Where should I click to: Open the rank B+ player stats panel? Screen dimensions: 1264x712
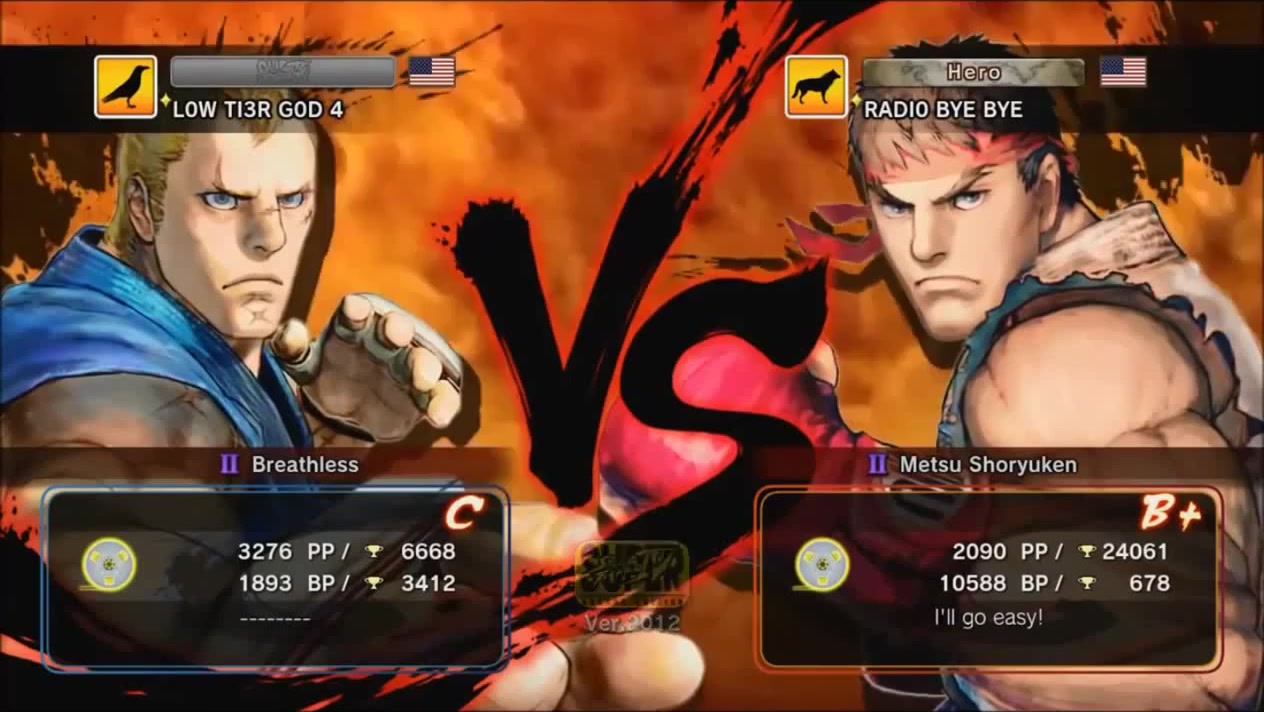click(988, 578)
